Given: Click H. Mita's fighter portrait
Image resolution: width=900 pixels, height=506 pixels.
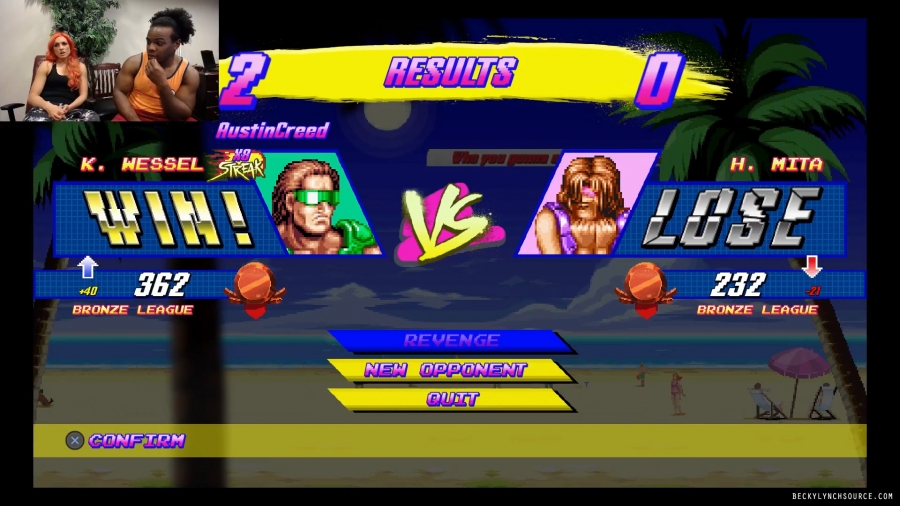Looking at the screenshot, I should pyautogui.click(x=583, y=206).
